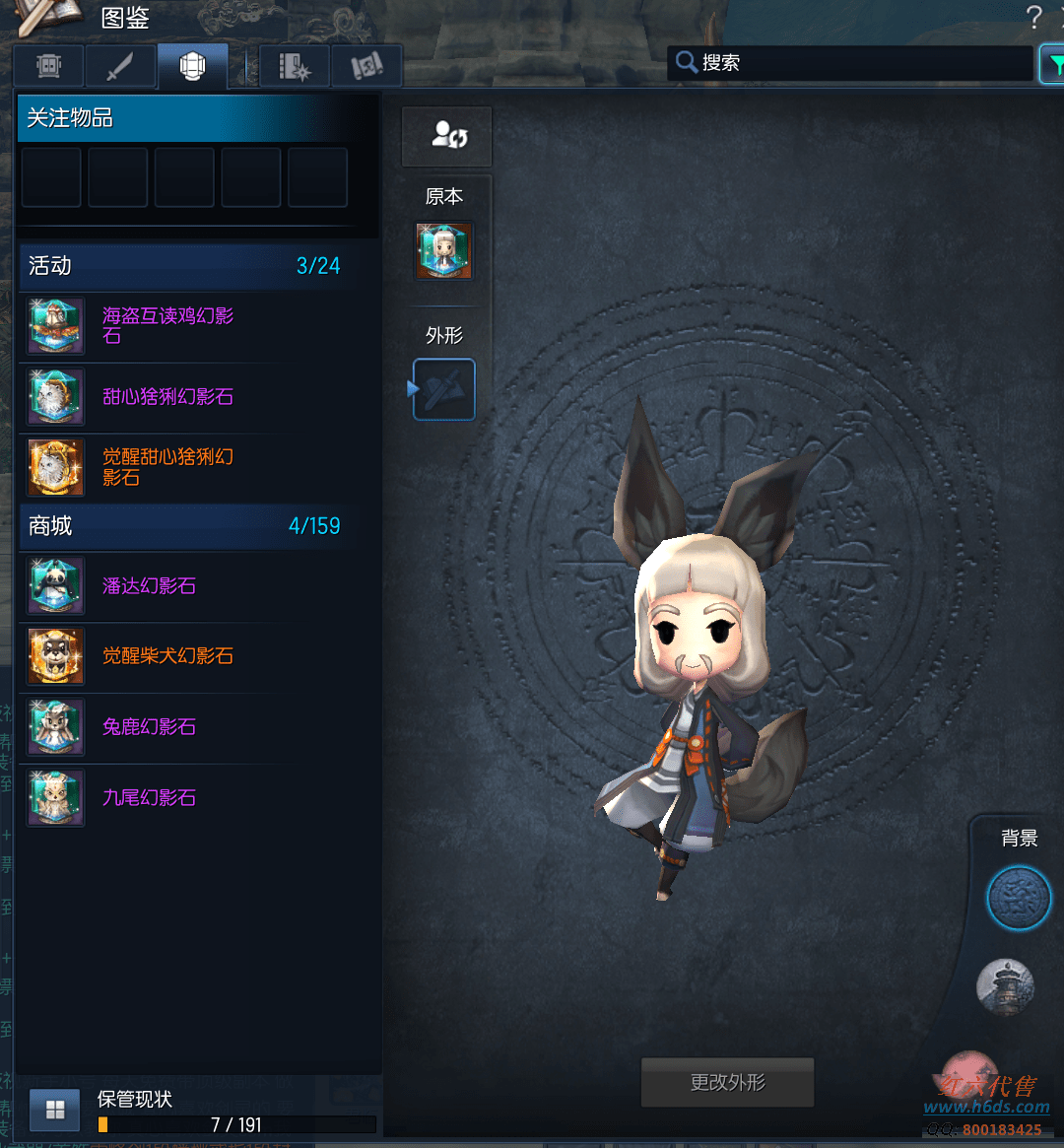Open the 保管现状 grid button

click(55, 1111)
